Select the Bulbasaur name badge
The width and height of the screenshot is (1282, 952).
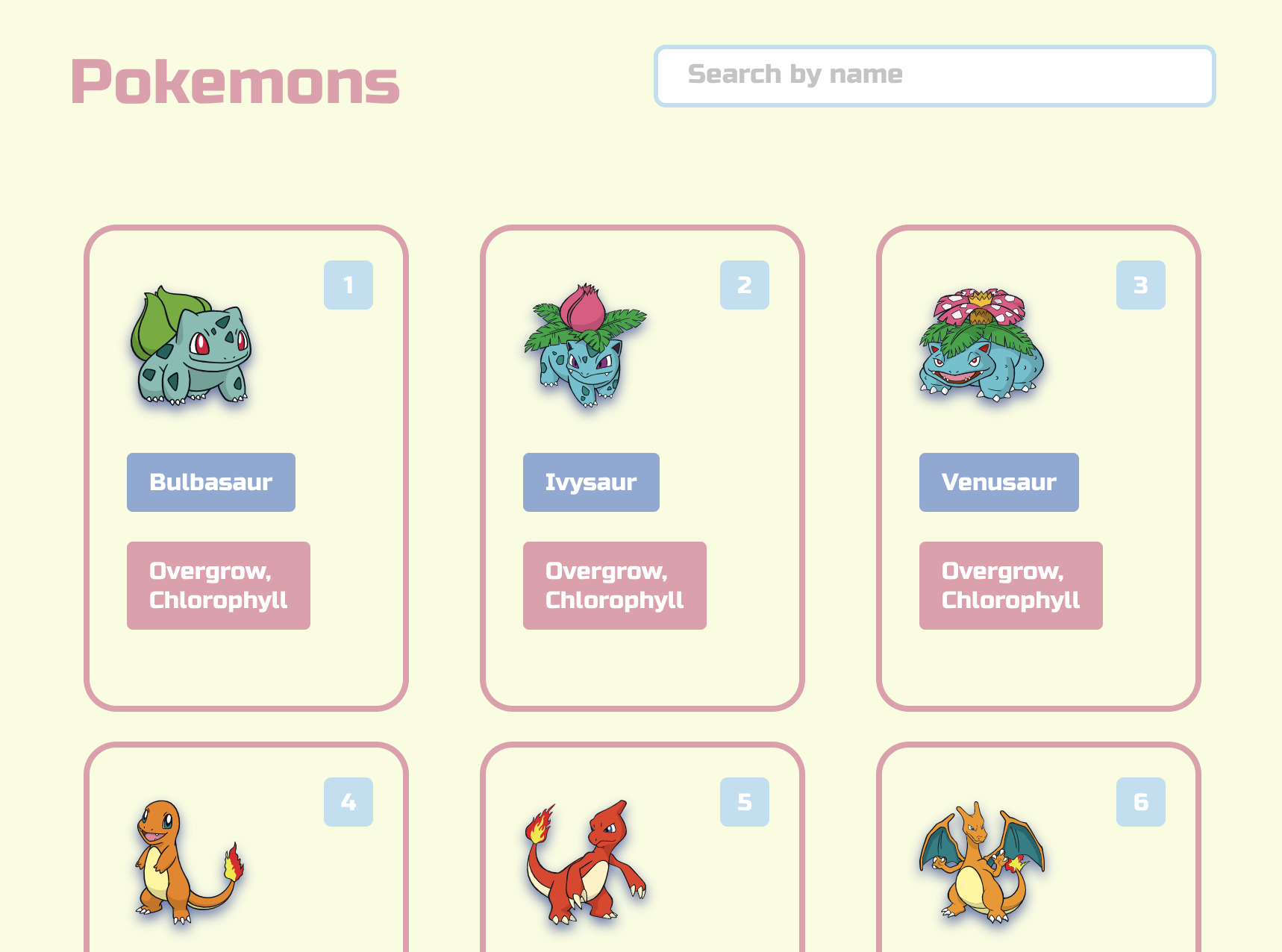tap(210, 482)
